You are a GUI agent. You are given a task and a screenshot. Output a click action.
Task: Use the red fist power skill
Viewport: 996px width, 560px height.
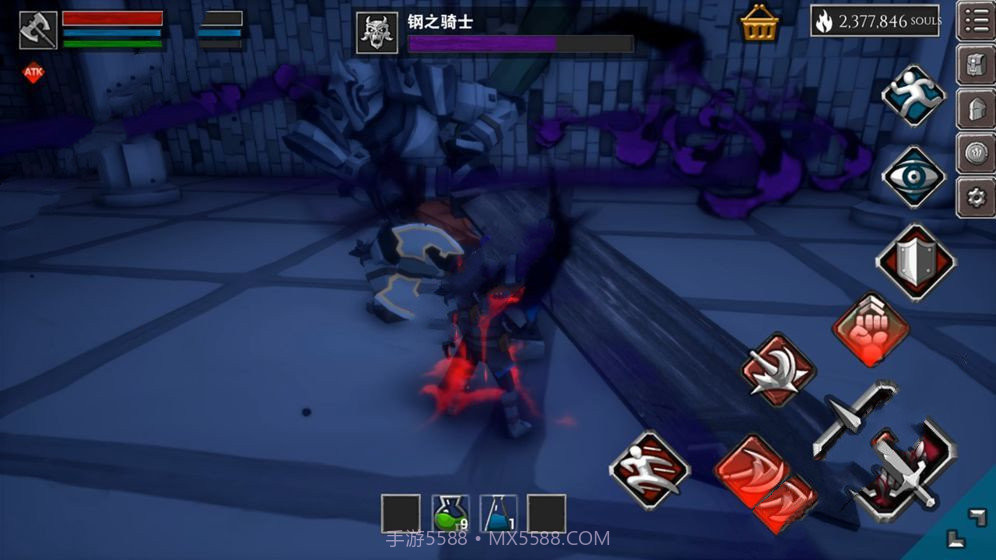pos(870,331)
